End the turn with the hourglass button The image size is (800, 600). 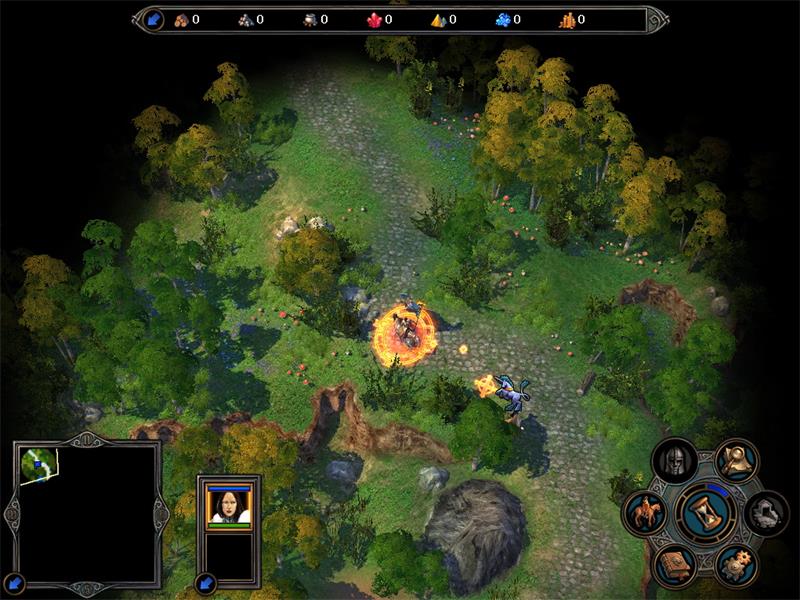click(x=706, y=513)
